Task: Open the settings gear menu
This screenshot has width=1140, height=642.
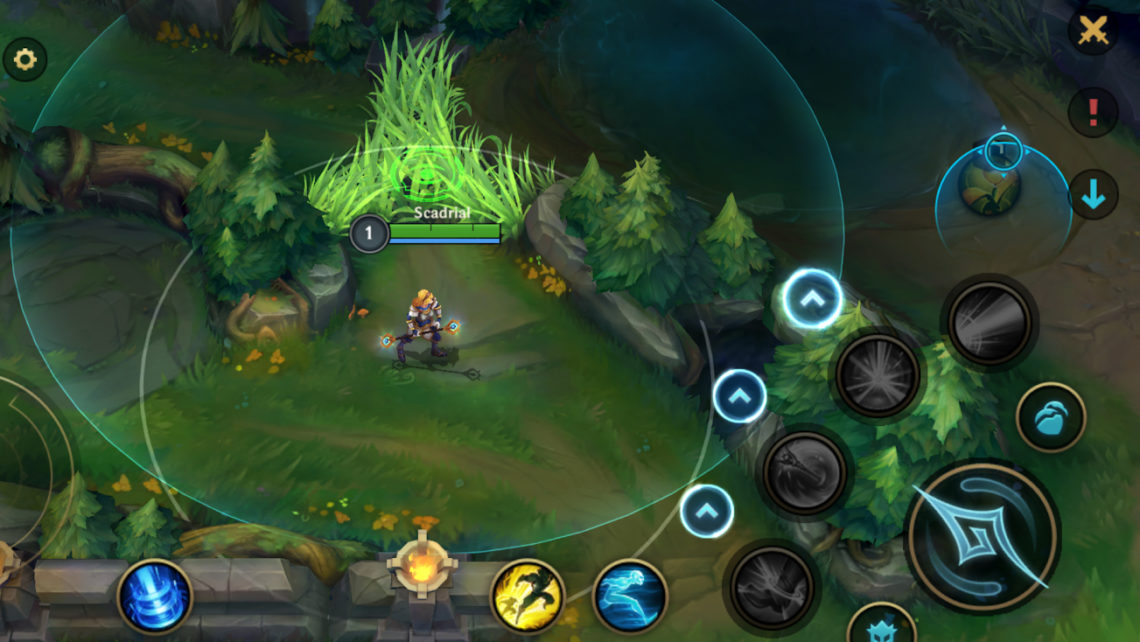Action: click(25, 60)
